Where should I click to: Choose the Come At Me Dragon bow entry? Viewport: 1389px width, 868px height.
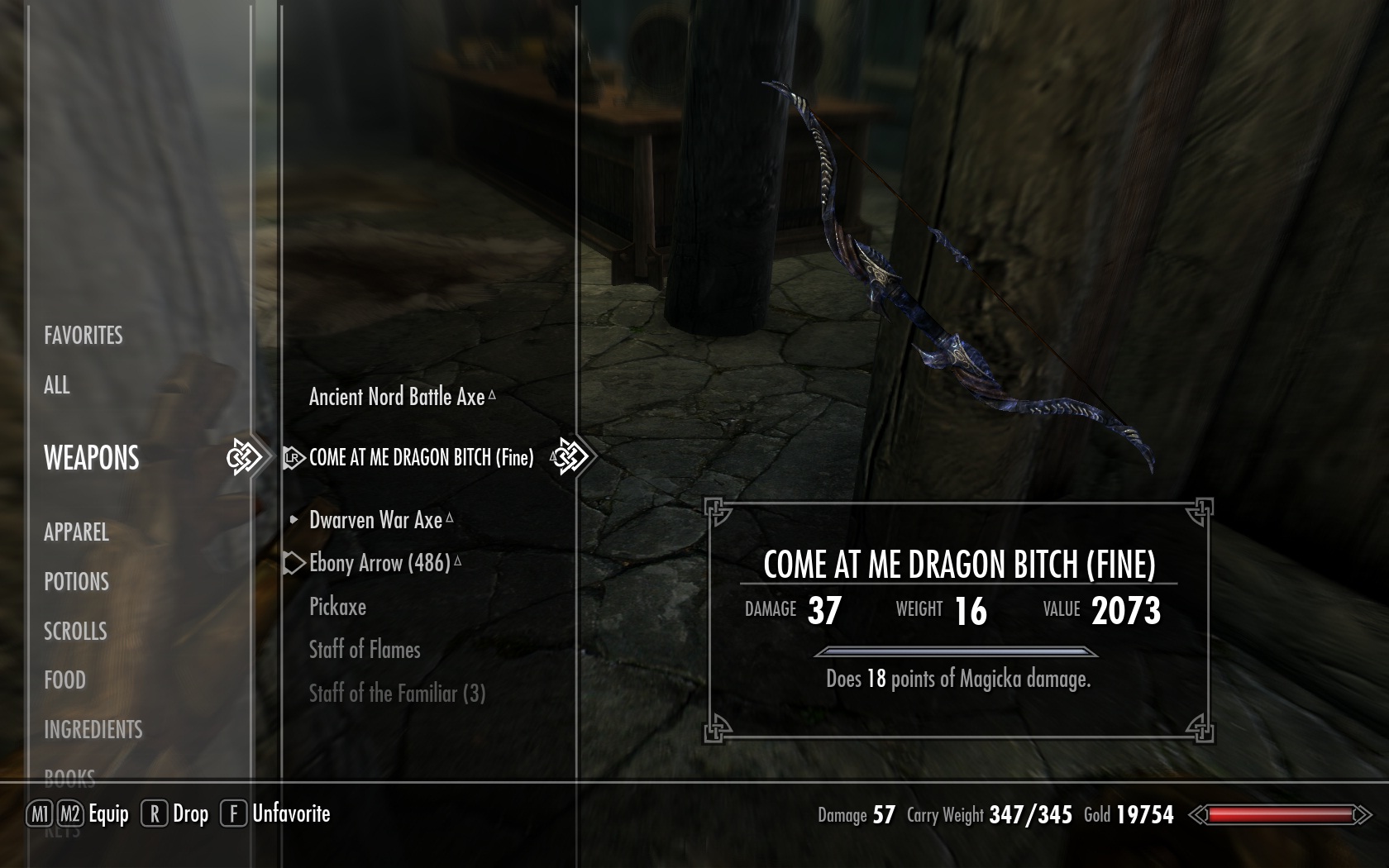tap(421, 458)
